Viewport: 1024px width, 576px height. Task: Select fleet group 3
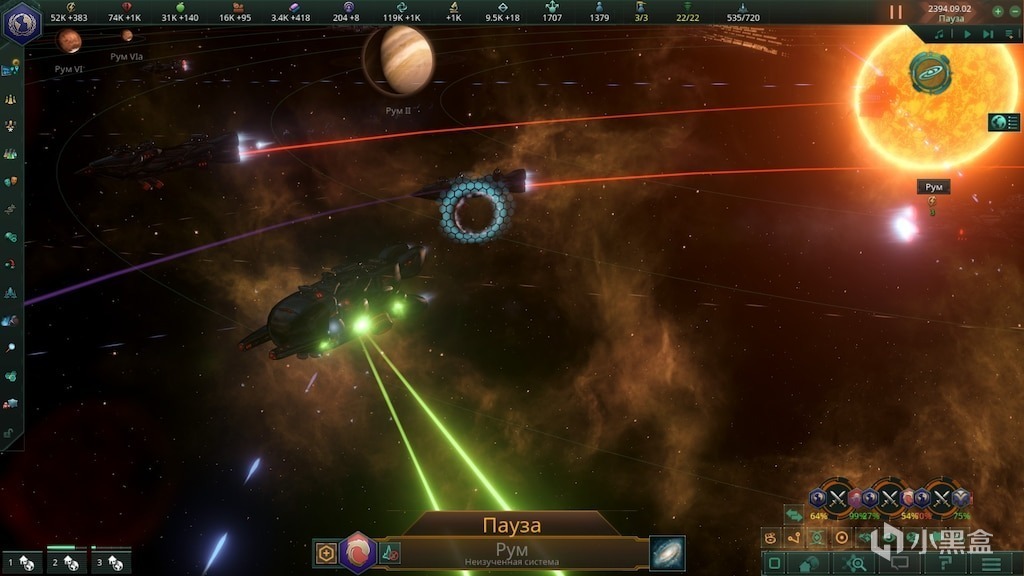(111, 563)
